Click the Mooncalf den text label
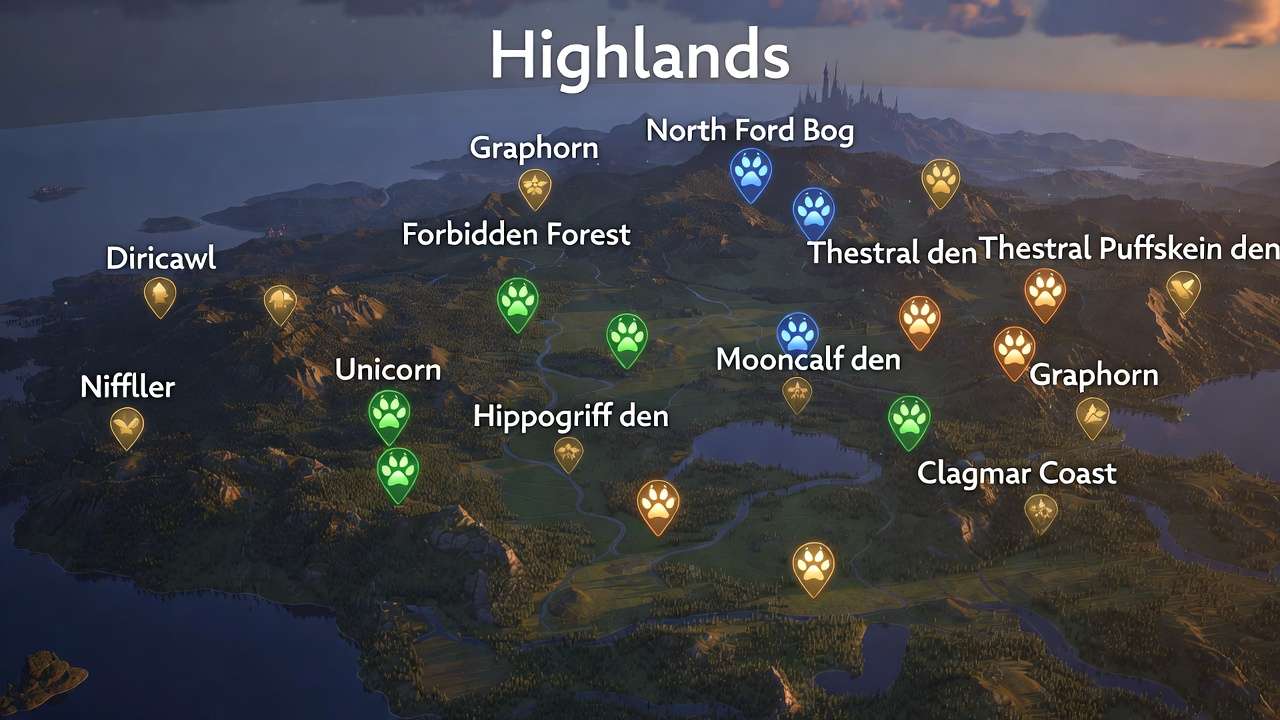Screen dimensions: 1280x720 (x=807, y=361)
